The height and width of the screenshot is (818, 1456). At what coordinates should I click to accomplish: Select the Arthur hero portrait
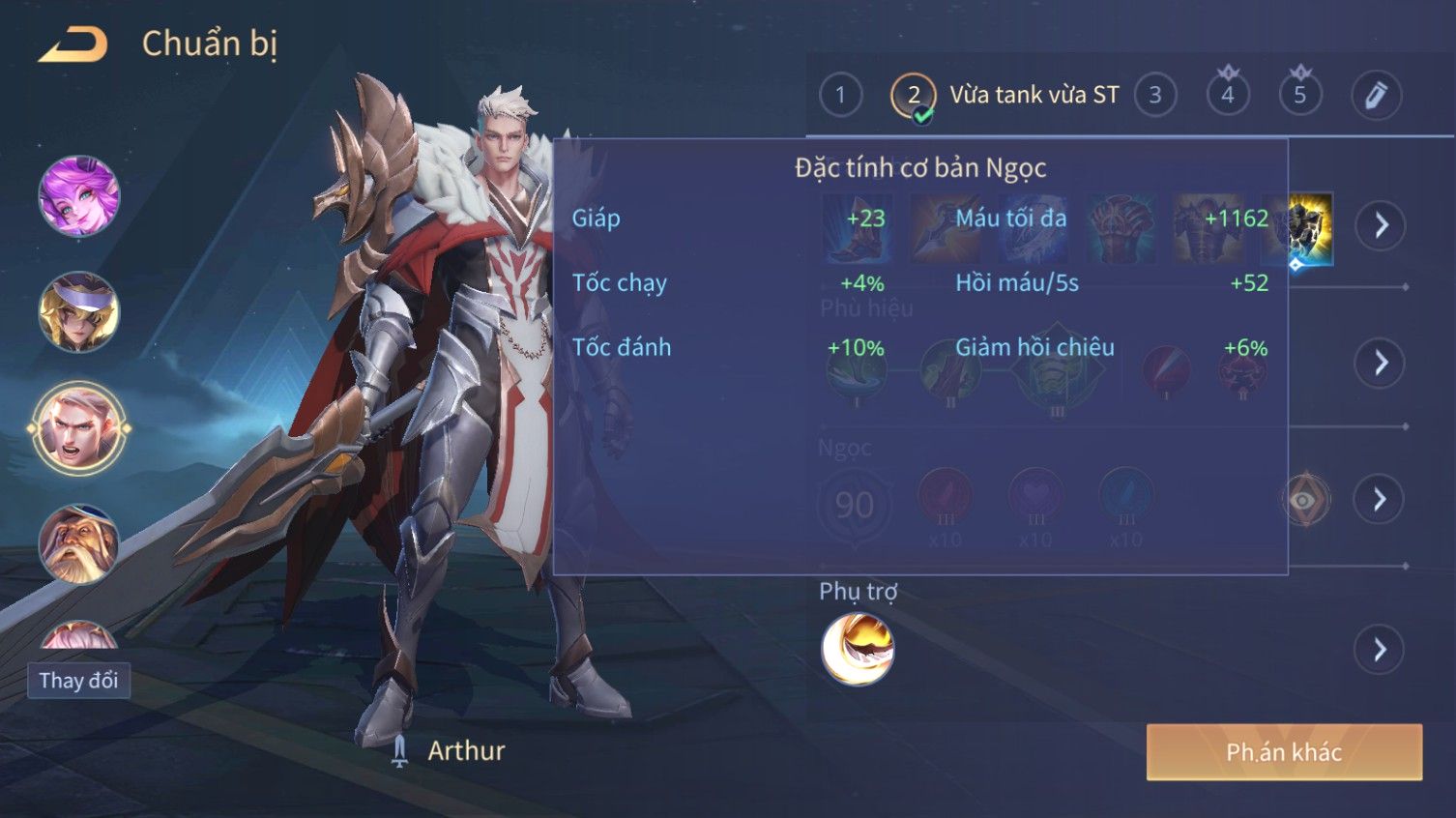[x=78, y=427]
